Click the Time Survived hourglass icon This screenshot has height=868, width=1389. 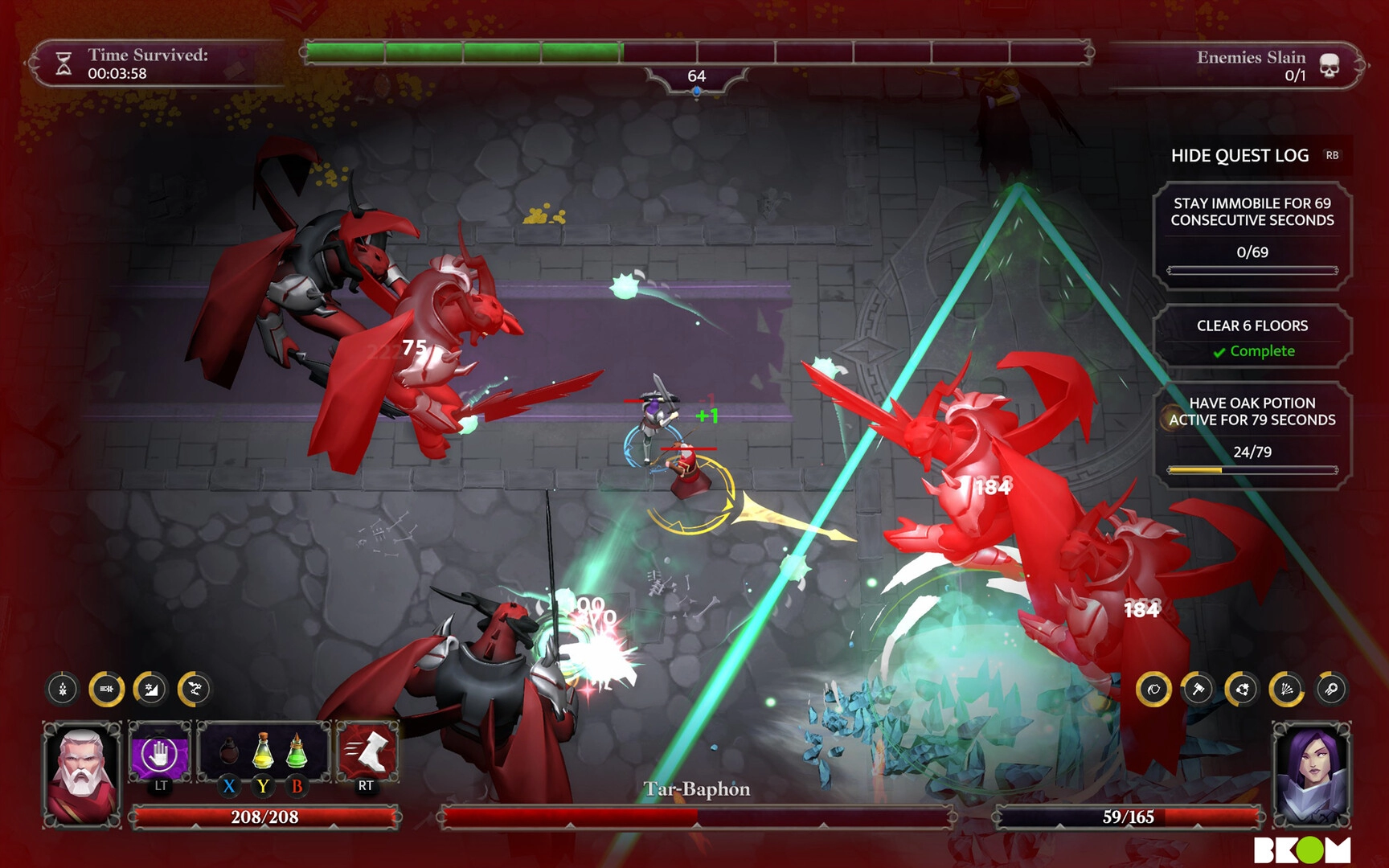(x=64, y=63)
